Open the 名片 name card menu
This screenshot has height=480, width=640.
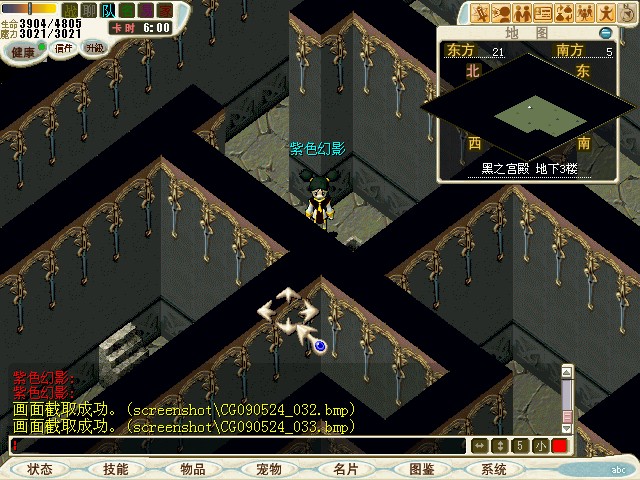pos(345,469)
